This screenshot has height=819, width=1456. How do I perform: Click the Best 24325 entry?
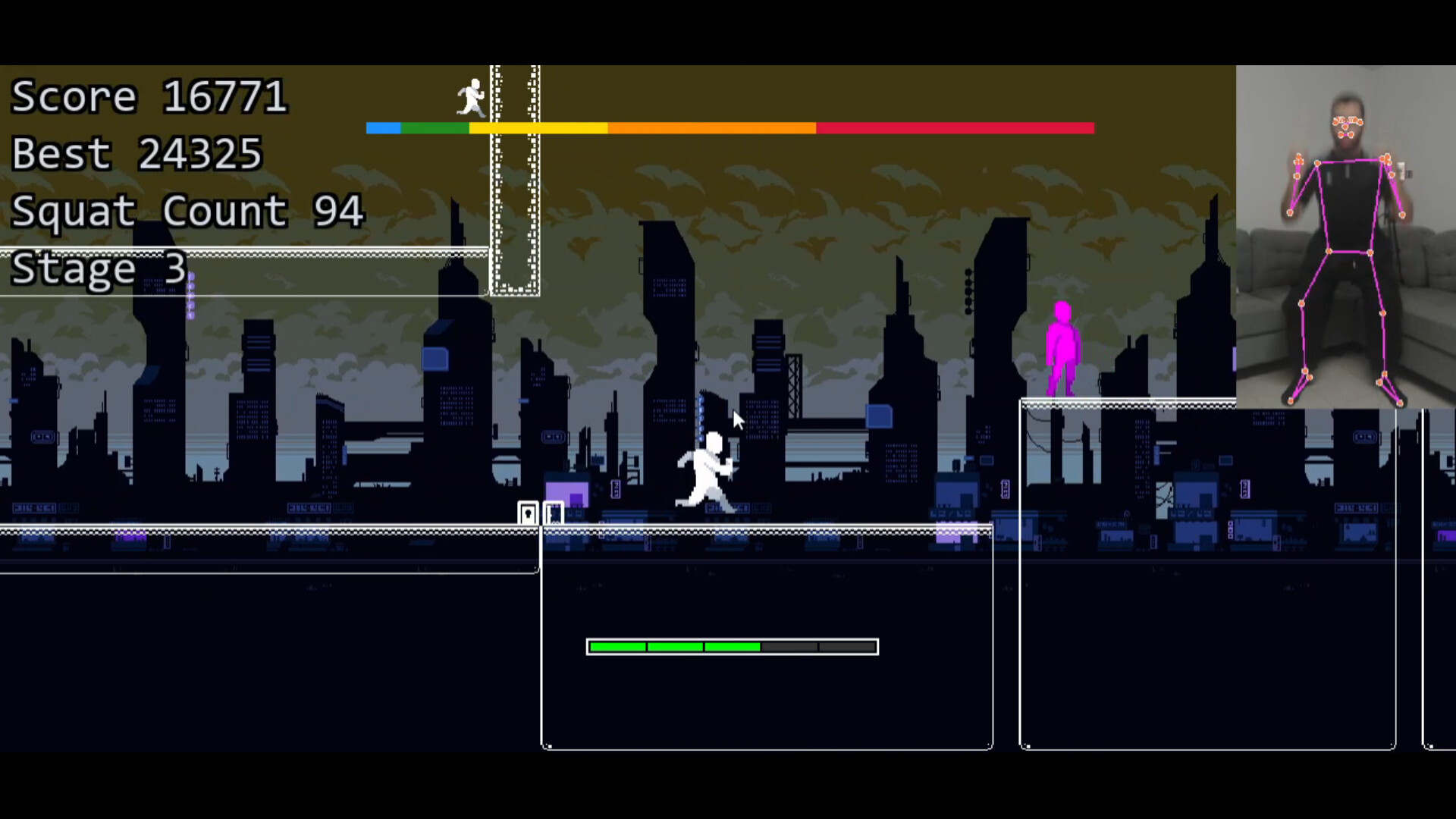pyautogui.click(x=136, y=153)
